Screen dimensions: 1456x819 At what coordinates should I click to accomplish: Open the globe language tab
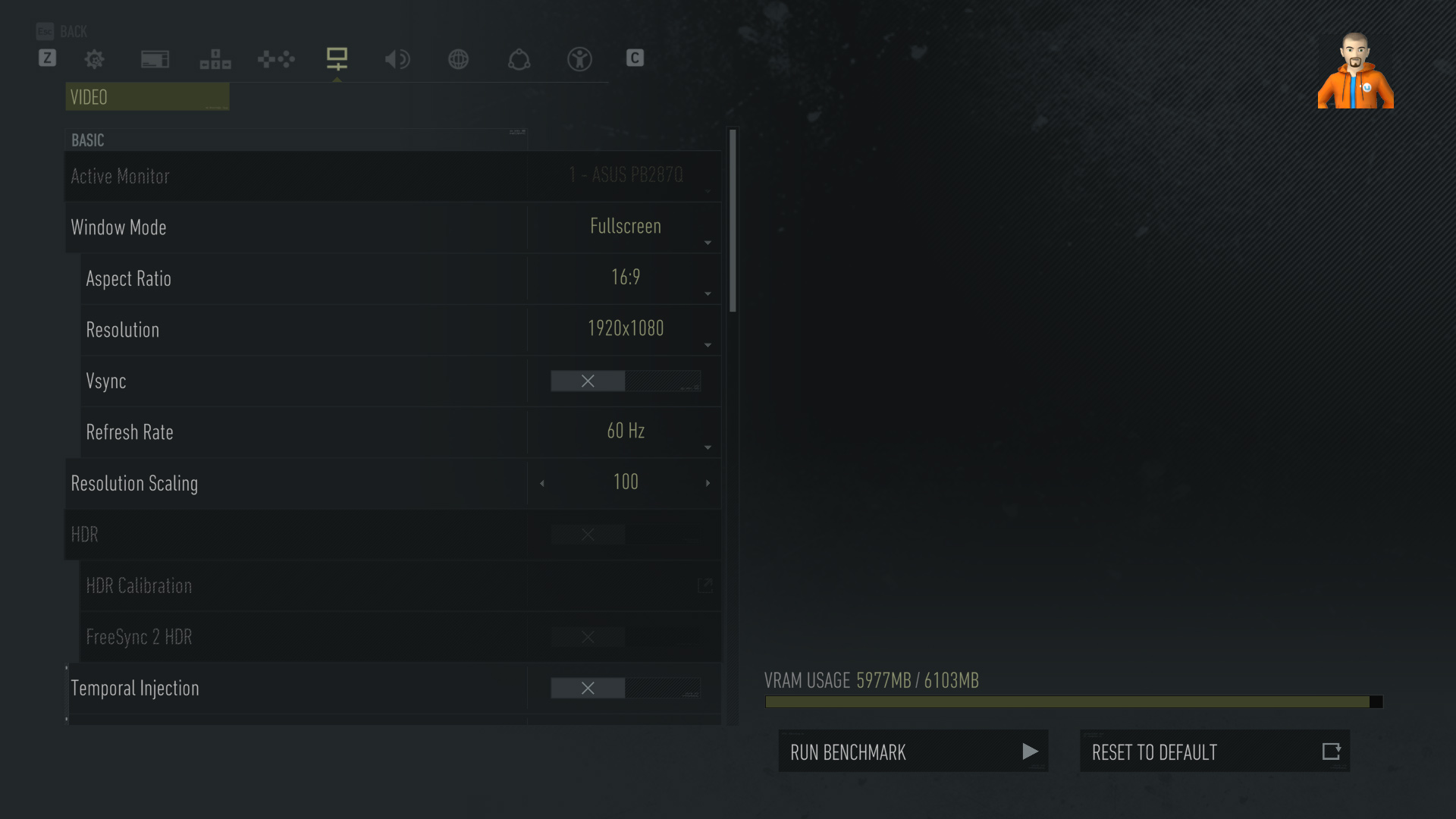(x=458, y=59)
